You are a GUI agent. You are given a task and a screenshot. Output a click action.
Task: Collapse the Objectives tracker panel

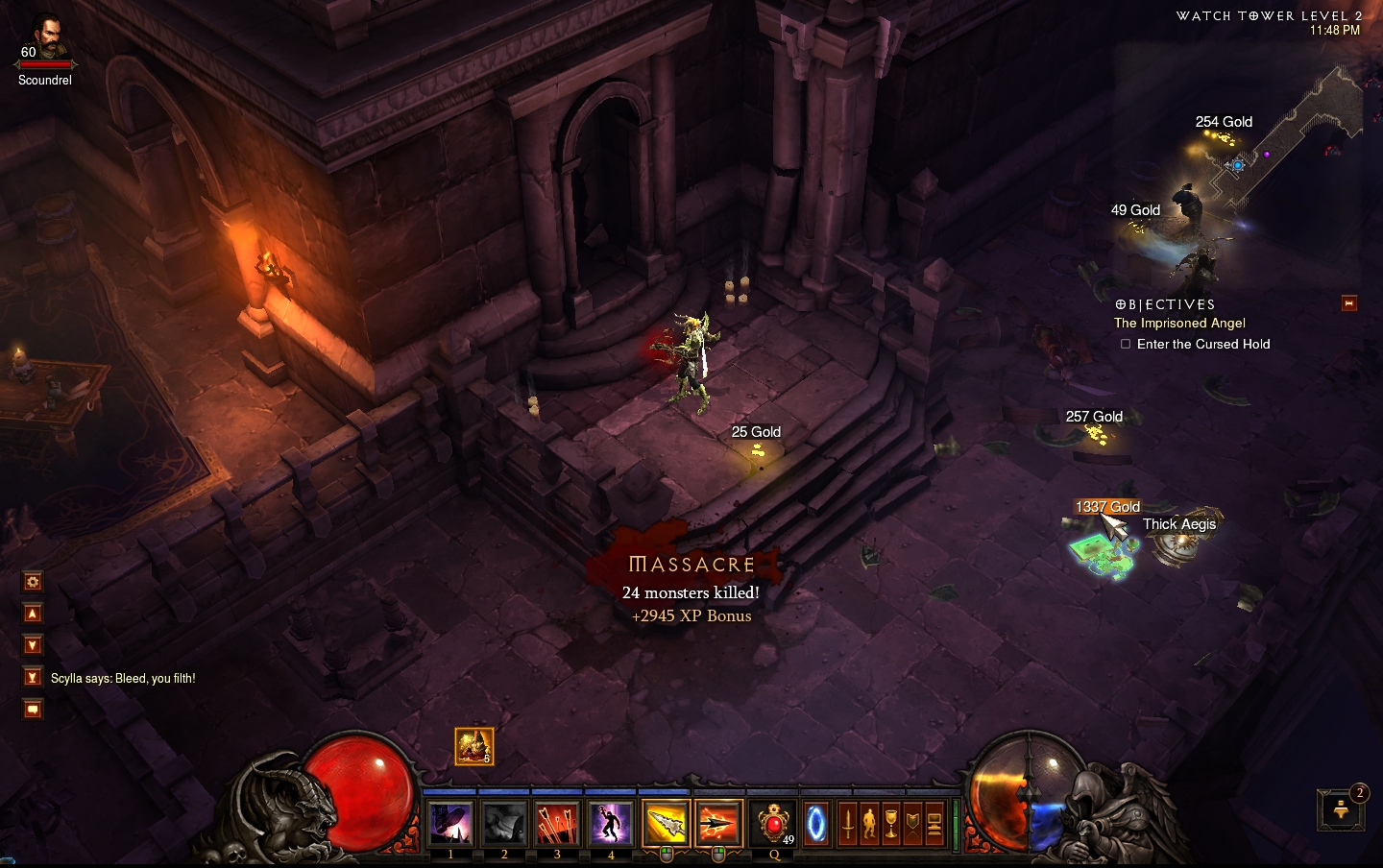click(x=1348, y=303)
